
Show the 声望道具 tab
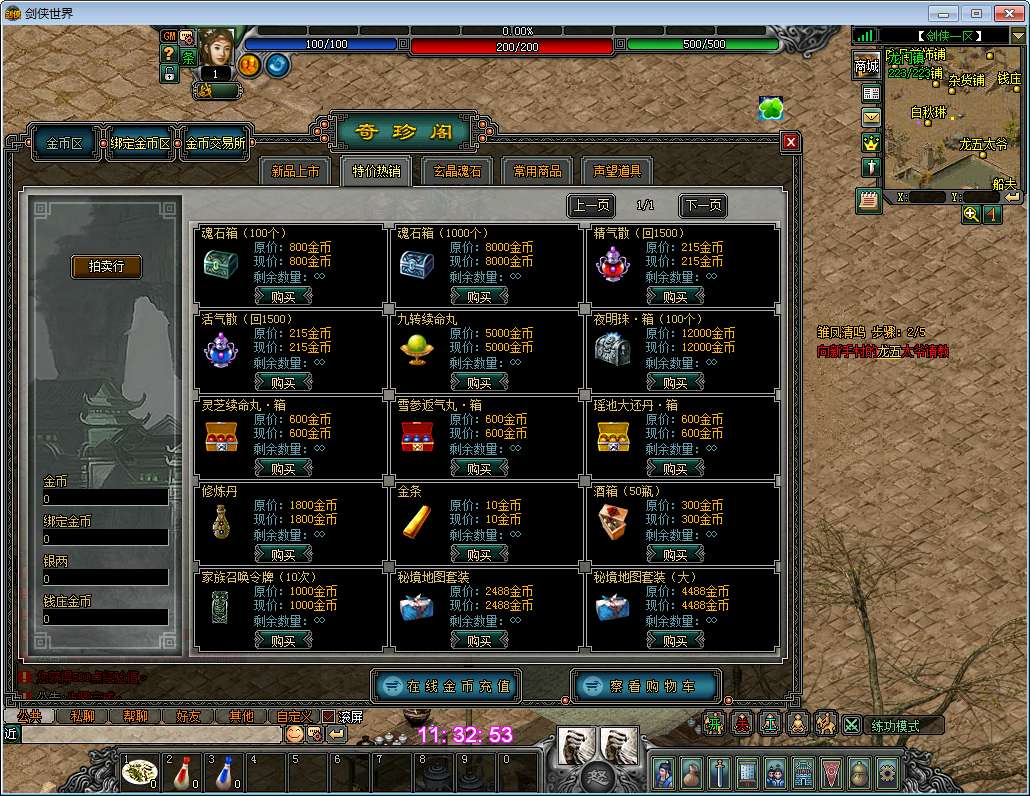pyautogui.click(x=617, y=171)
